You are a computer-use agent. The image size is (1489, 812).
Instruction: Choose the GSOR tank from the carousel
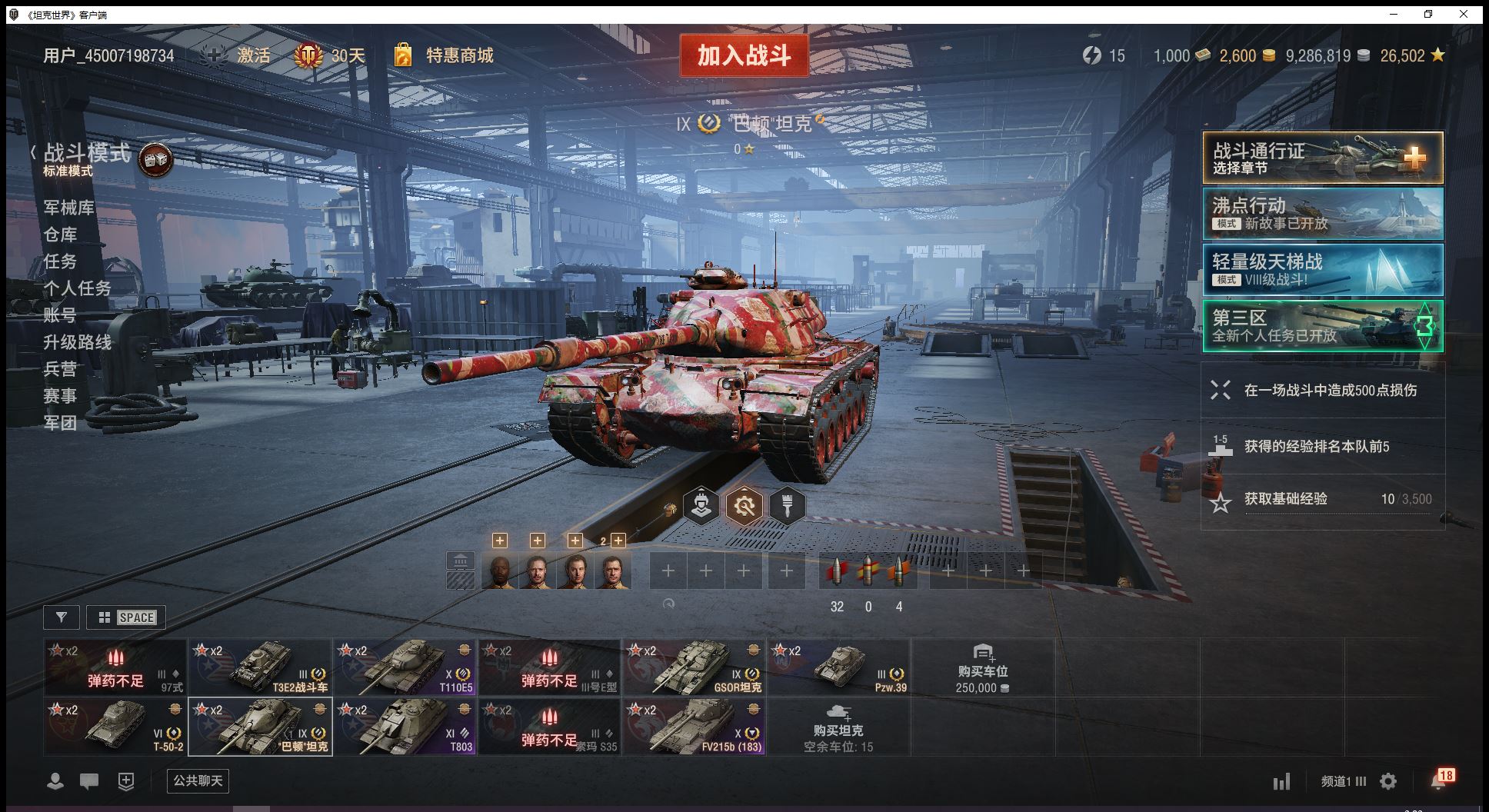(x=695, y=667)
